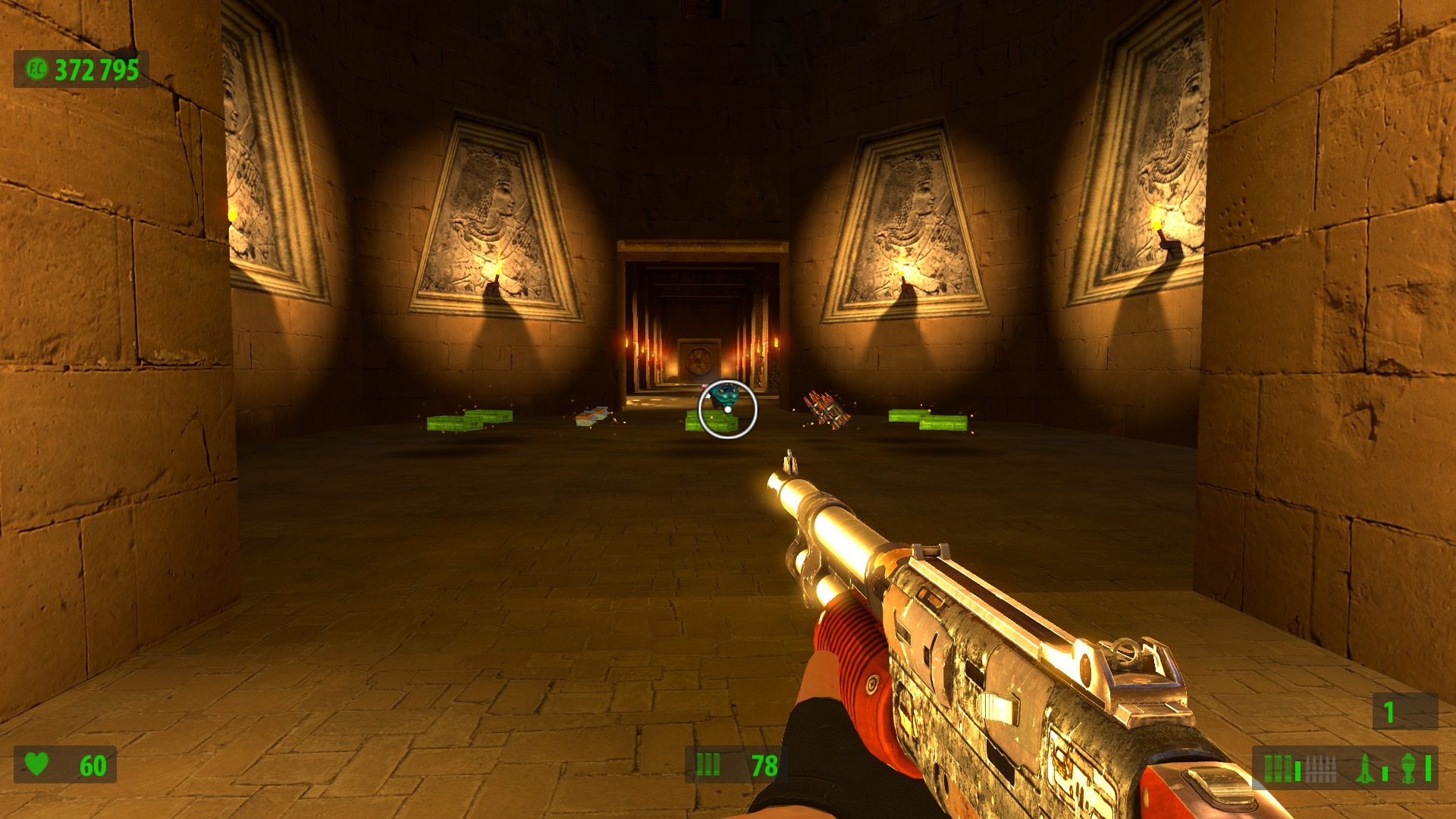
Task: Select the shotgun shells ammo icon
Action: point(1279,768)
